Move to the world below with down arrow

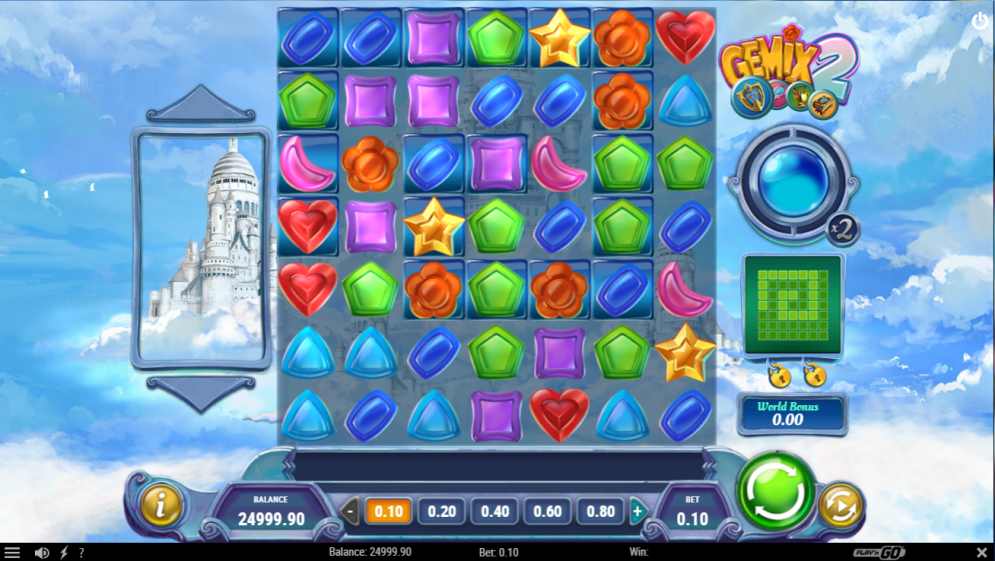coord(201,392)
